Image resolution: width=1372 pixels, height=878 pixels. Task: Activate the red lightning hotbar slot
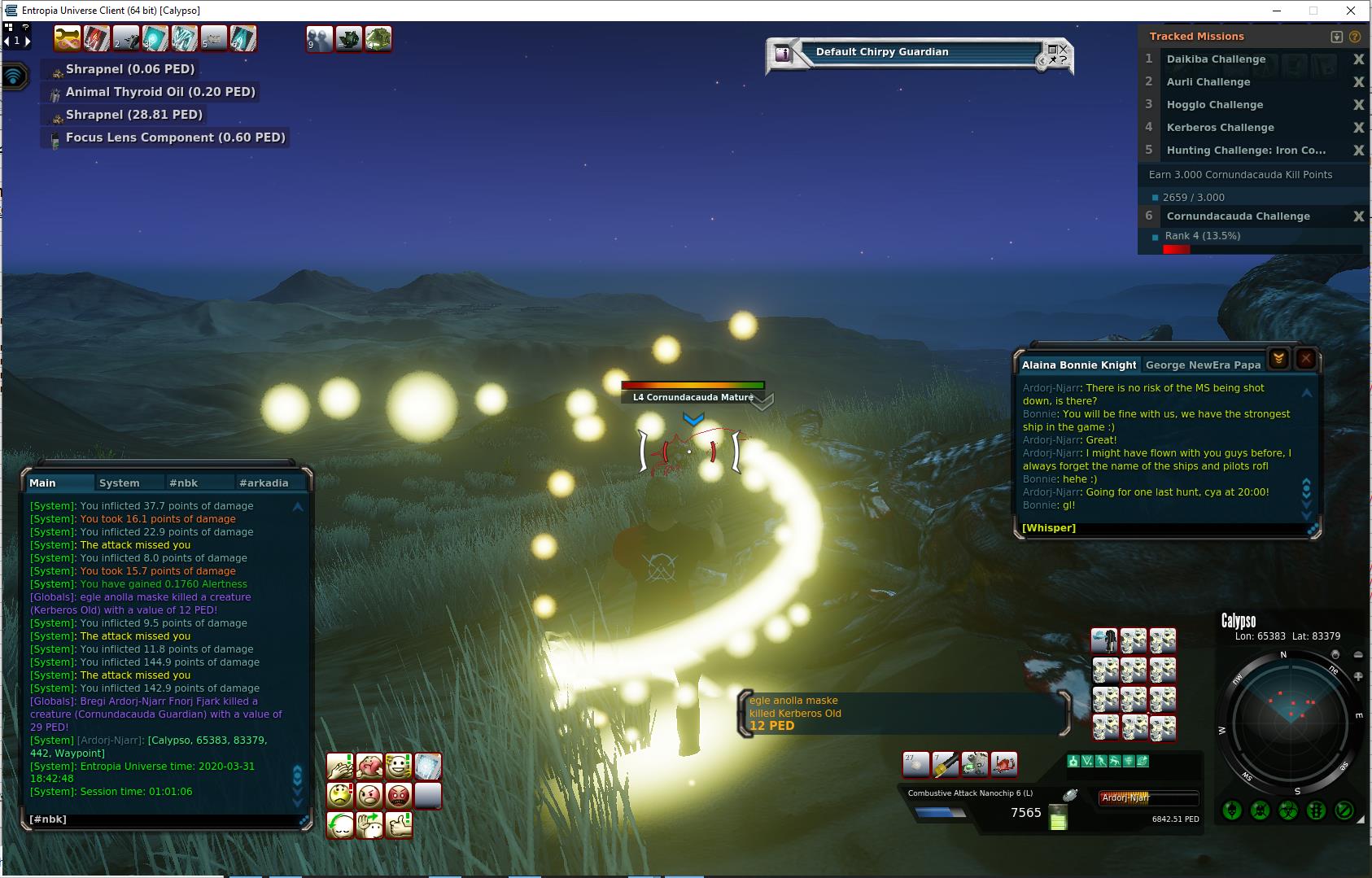click(x=96, y=38)
